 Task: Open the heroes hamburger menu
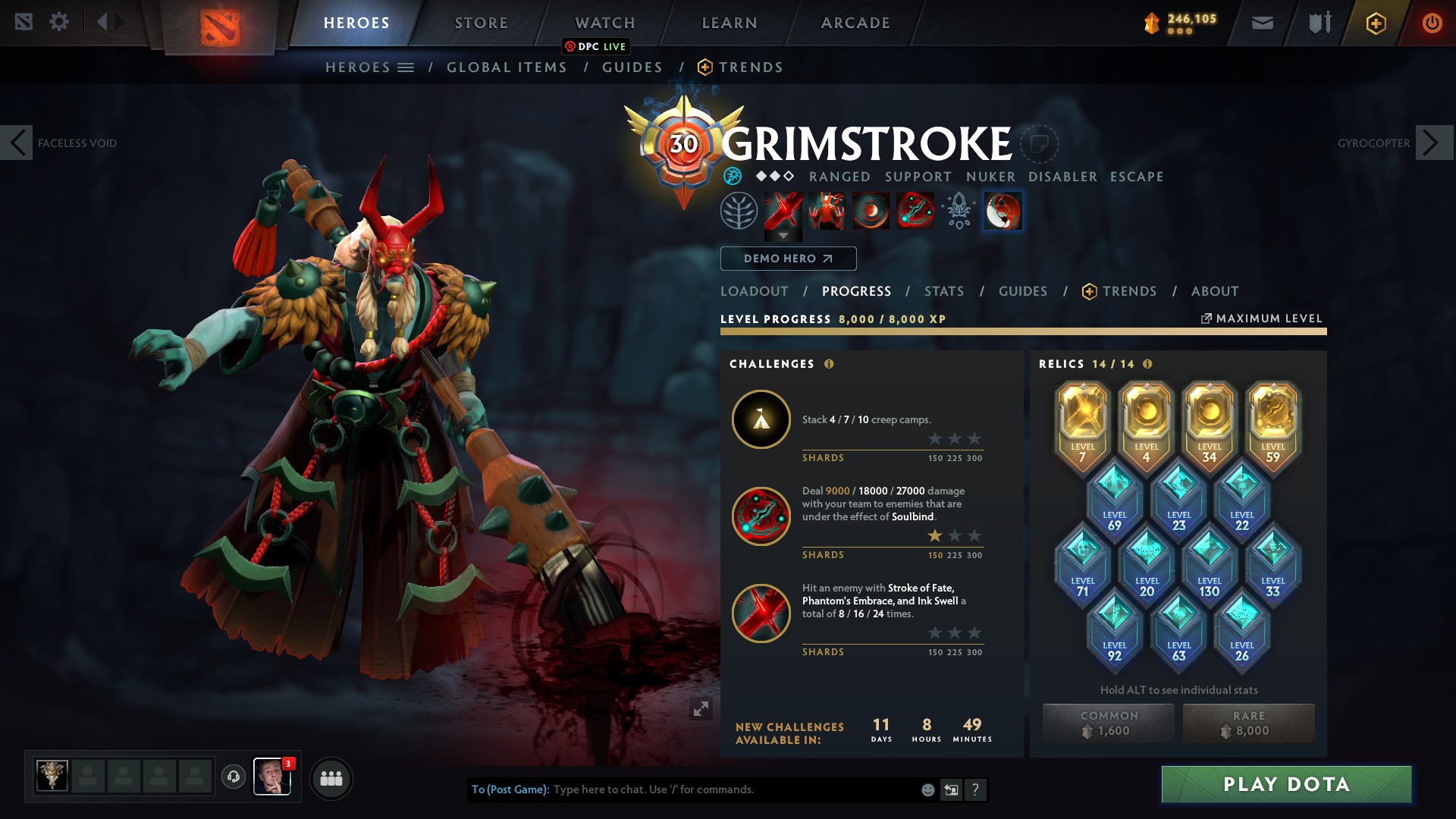pos(406,67)
